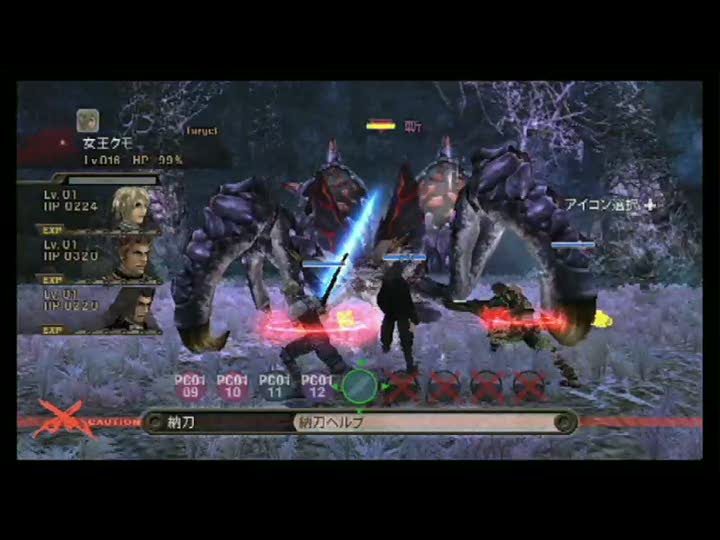Viewport: 720px width, 540px height.
Task: Open the 納刀ヘルプ help text bar
Action: [430, 422]
